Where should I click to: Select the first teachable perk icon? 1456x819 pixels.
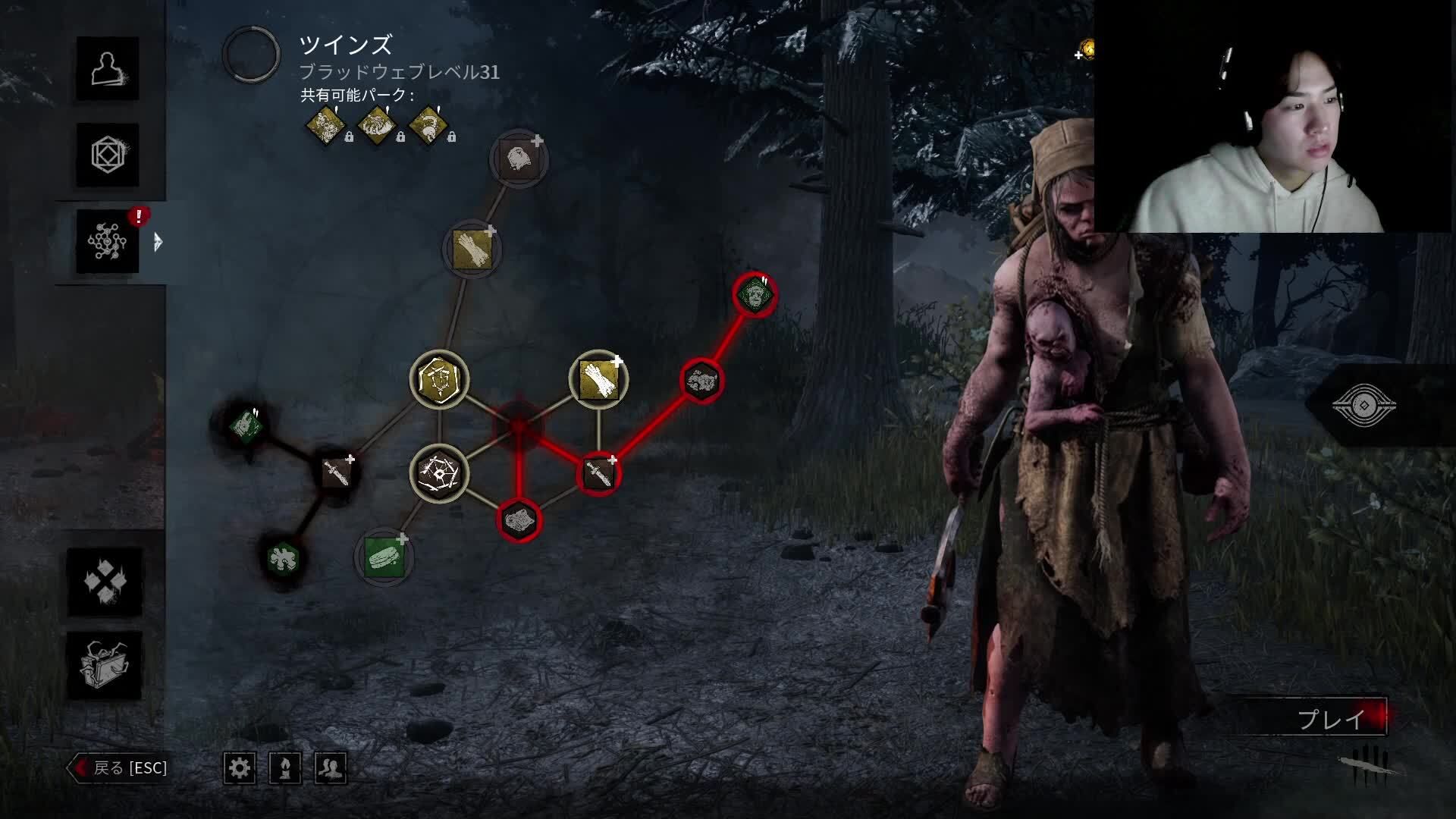(325, 124)
